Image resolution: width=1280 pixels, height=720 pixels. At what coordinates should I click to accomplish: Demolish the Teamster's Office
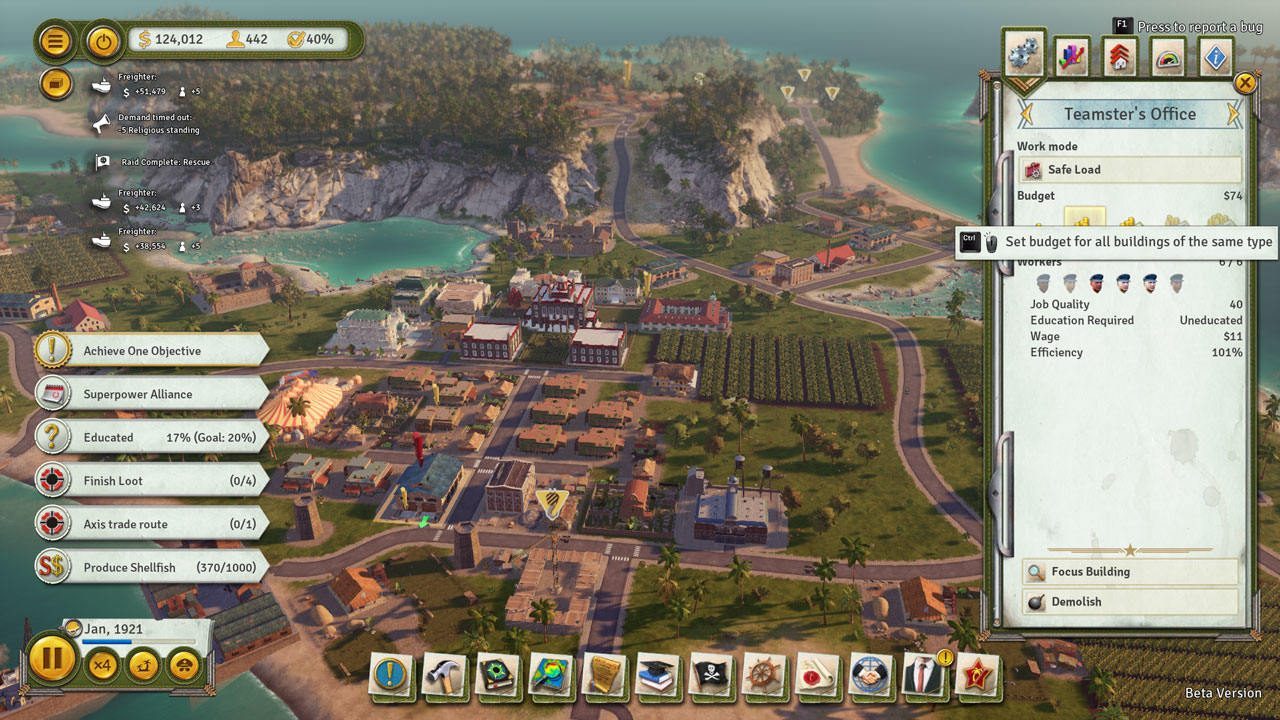1129,602
